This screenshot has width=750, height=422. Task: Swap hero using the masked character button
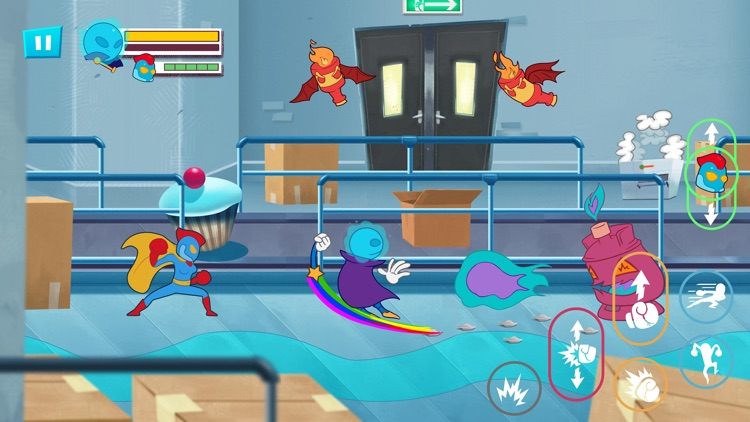click(709, 174)
